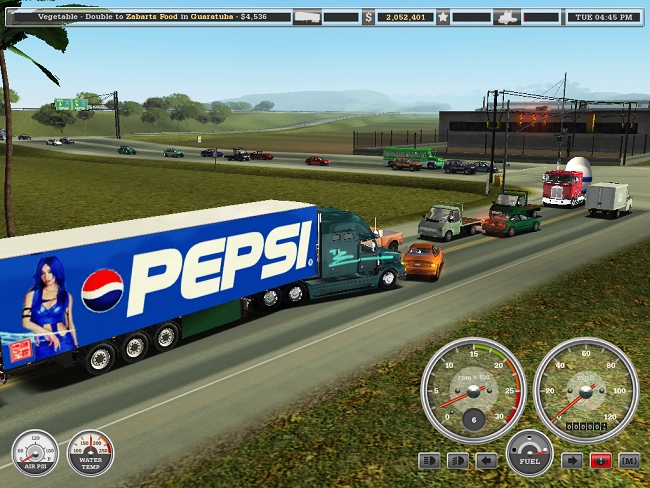Image resolution: width=650 pixels, height=488 pixels.
Task: Turn on the headlights button
Action: (x=429, y=461)
